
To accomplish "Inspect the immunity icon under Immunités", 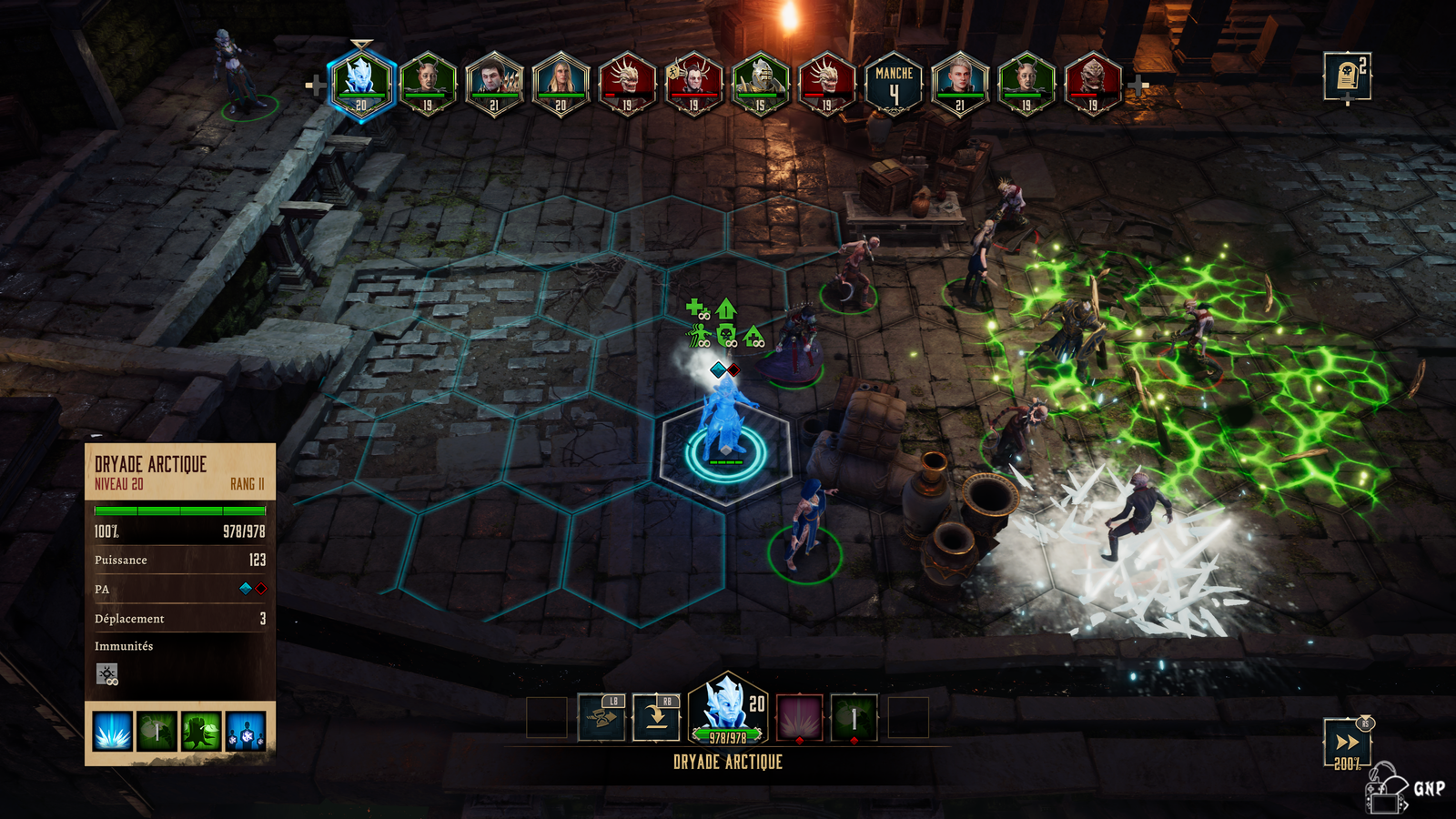I will coord(107,674).
